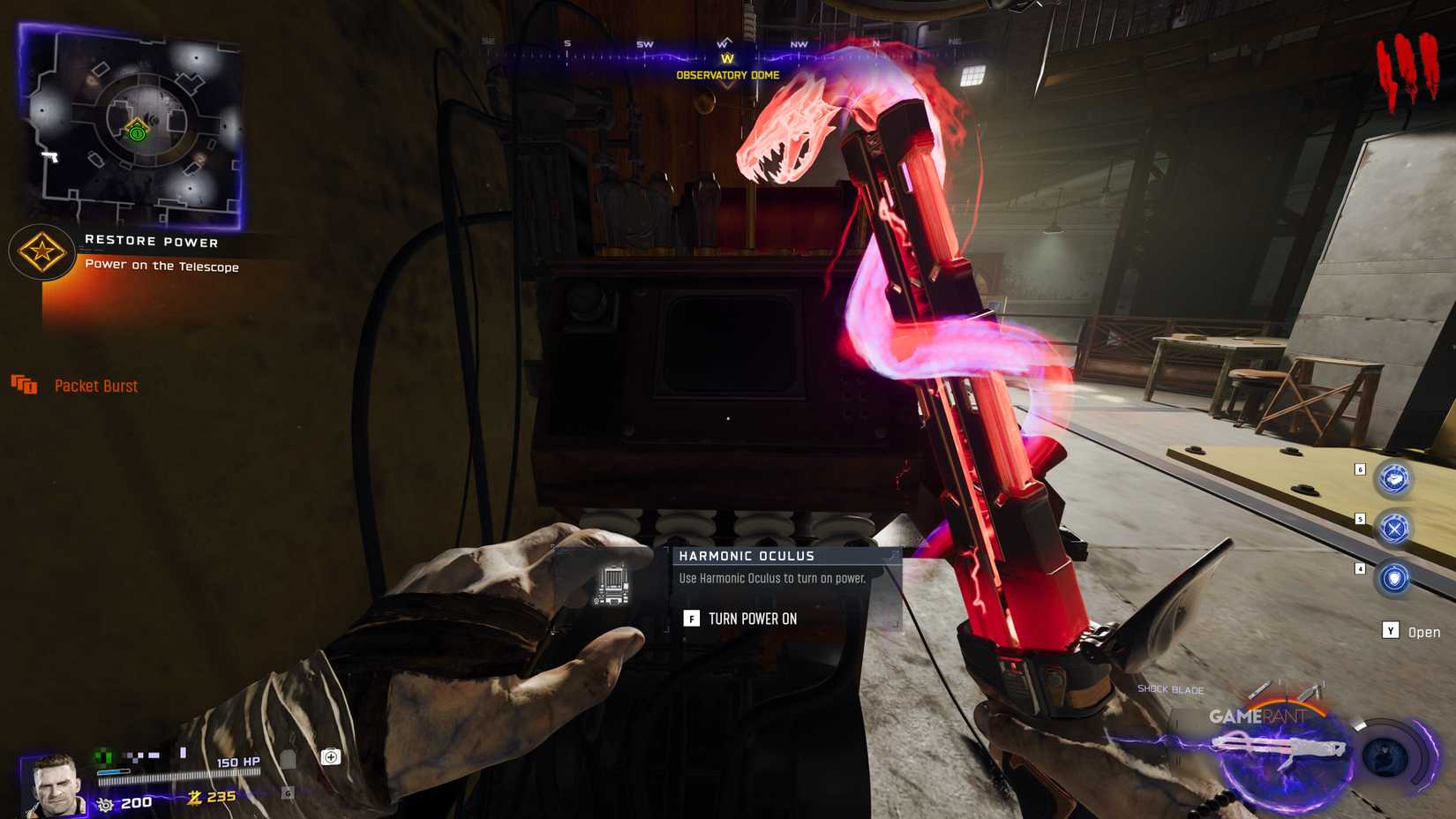Click the field upgrade icon in slot 6
The image size is (1456, 819).
[x=1392, y=479]
